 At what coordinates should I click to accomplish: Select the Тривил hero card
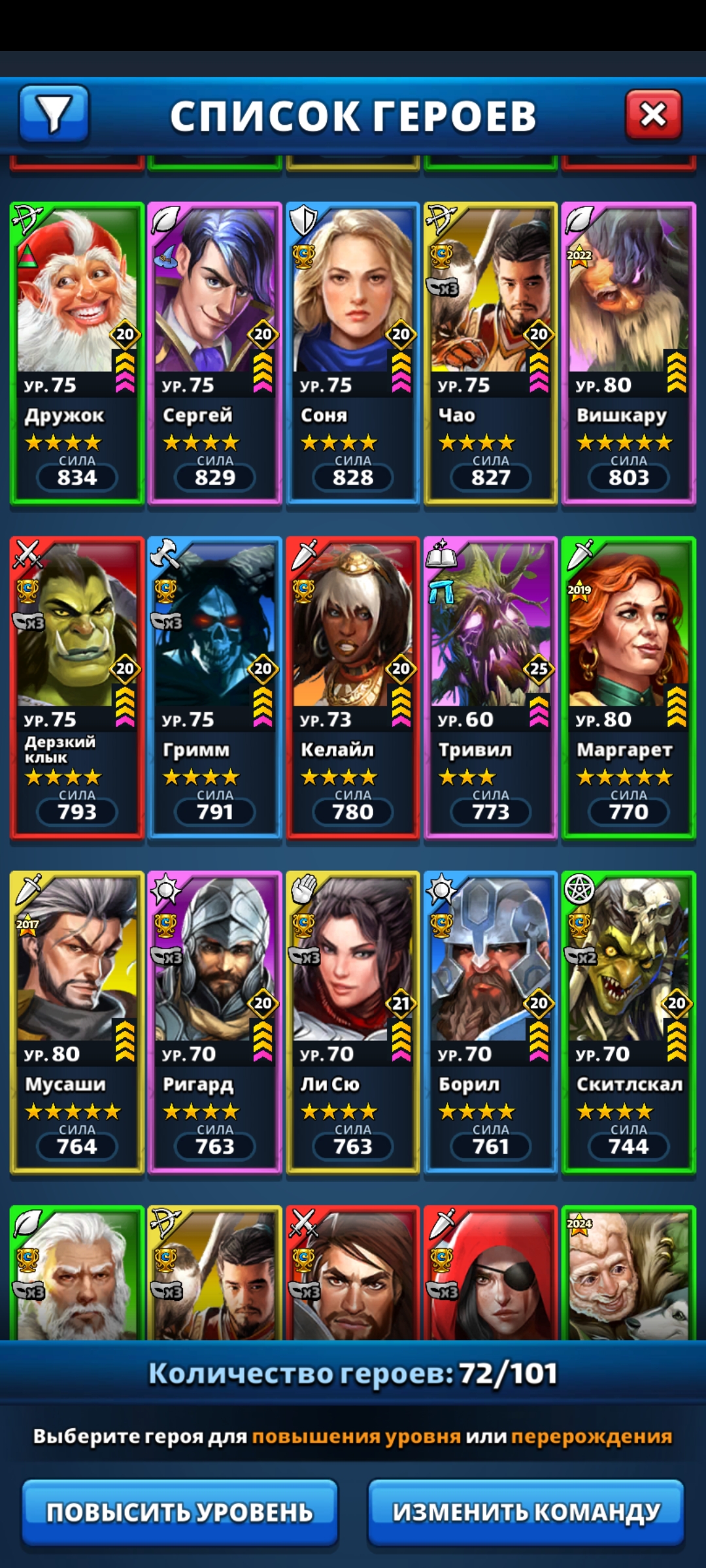coord(491,687)
